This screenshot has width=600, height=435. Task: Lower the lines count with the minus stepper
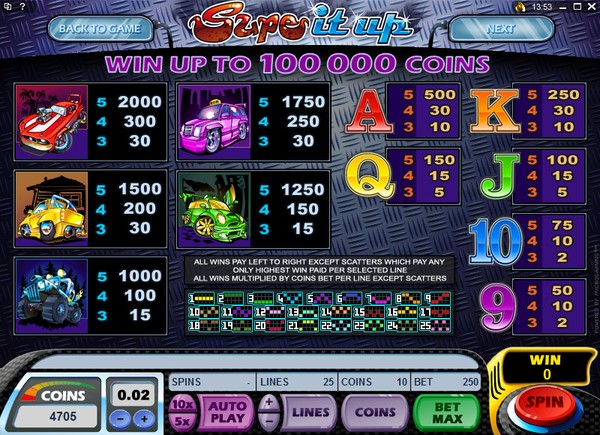click(x=268, y=419)
